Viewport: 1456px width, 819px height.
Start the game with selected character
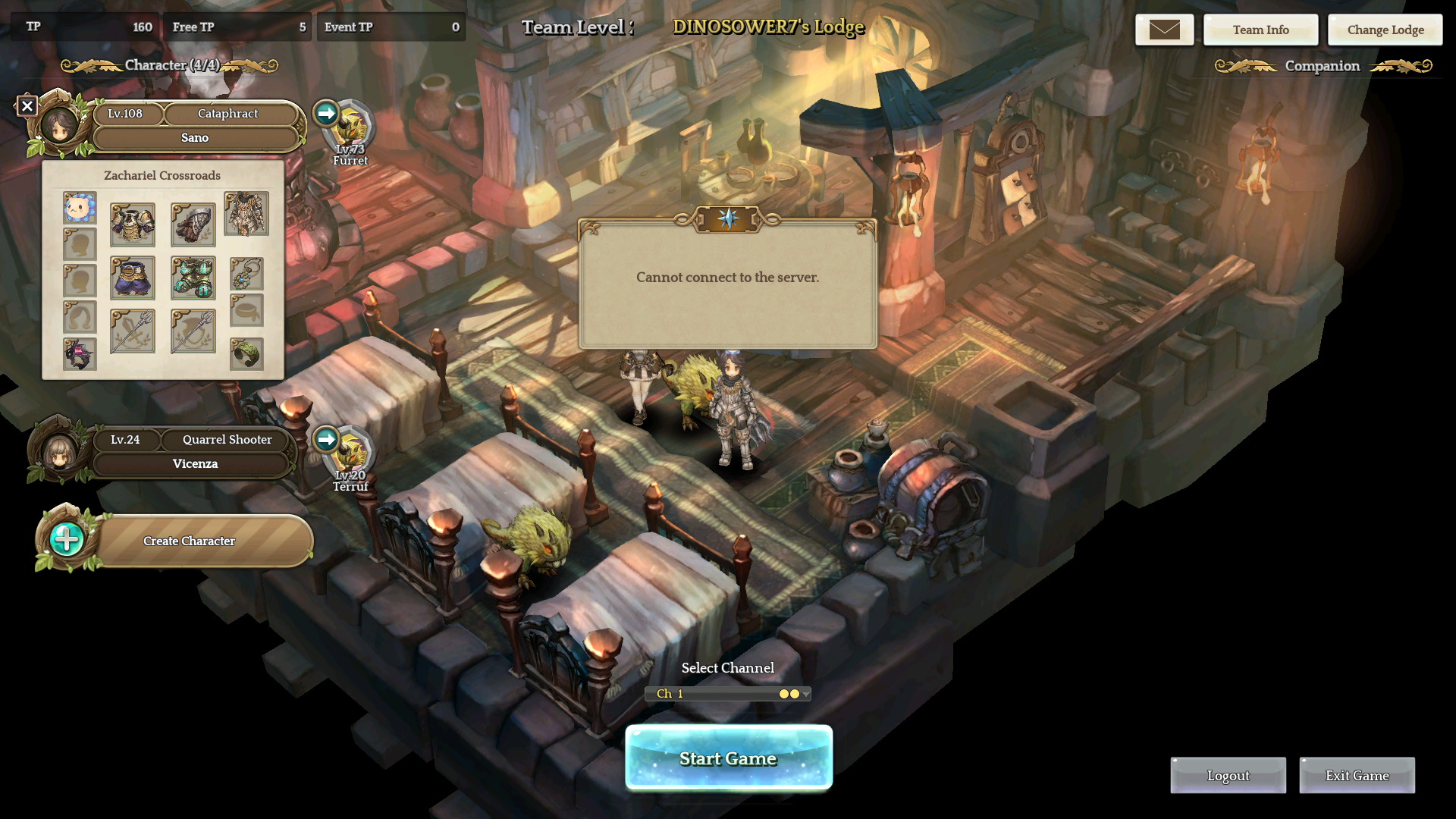pyautogui.click(x=728, y=758)
